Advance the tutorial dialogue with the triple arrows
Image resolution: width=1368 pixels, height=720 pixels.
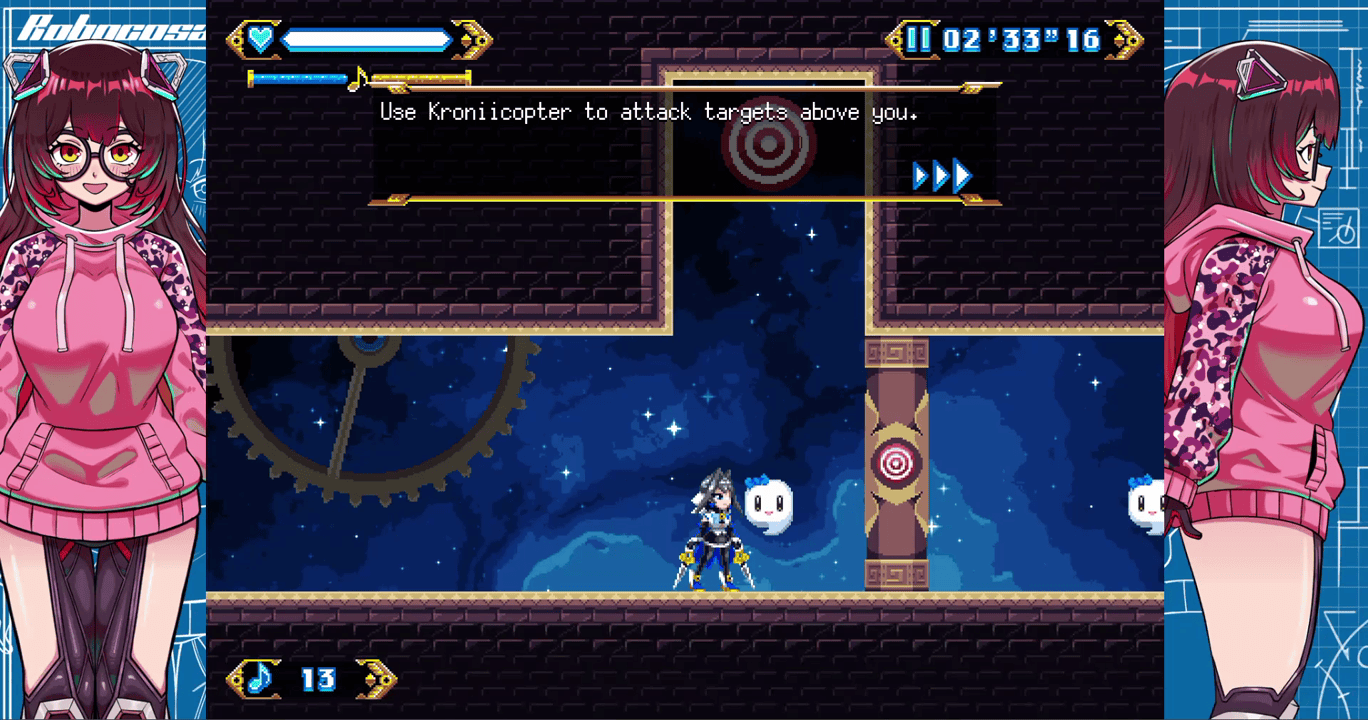(x=942, y=176)
